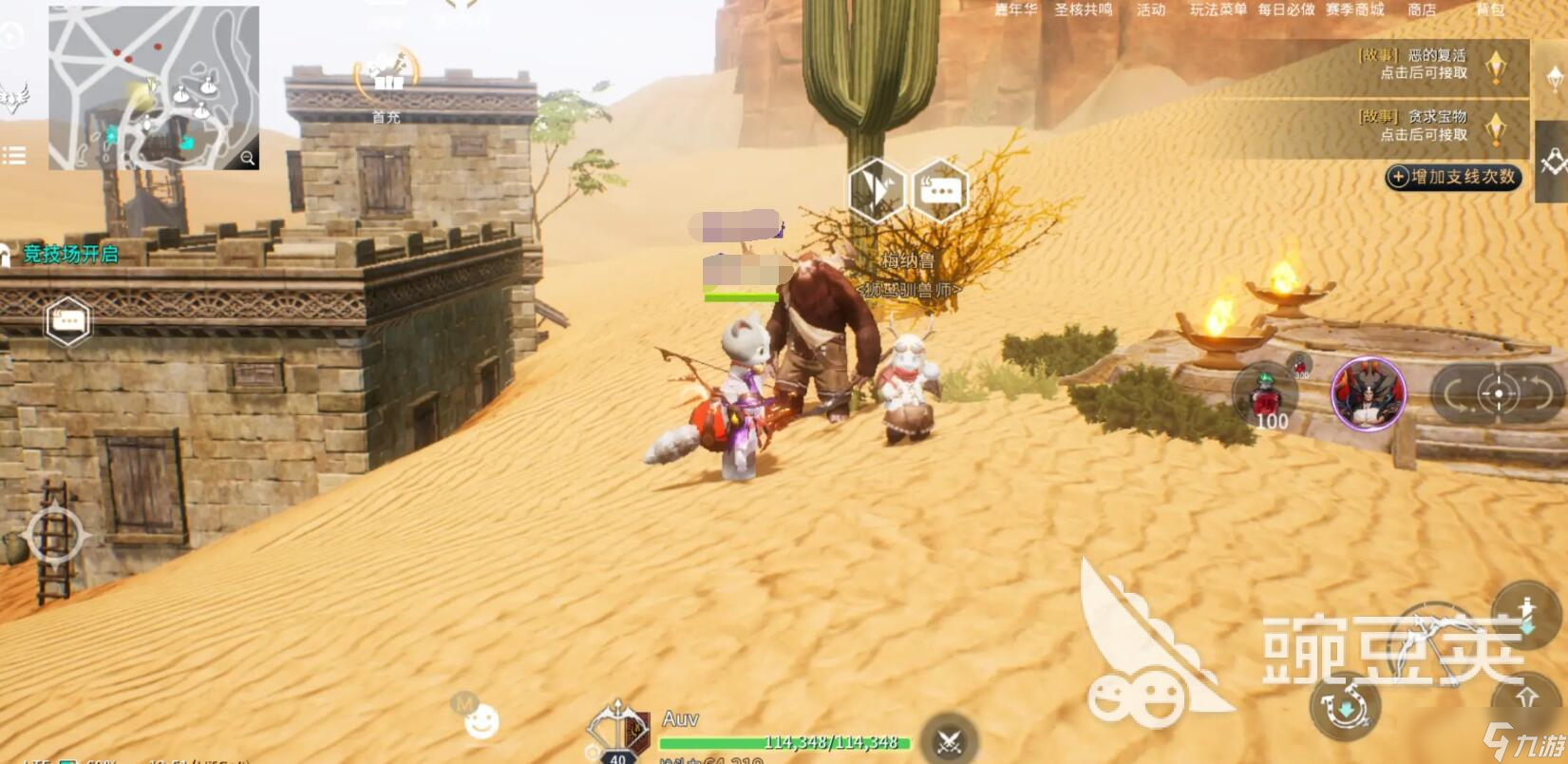Open the 背包 backpack
1568x764 pixels.
1489,10
